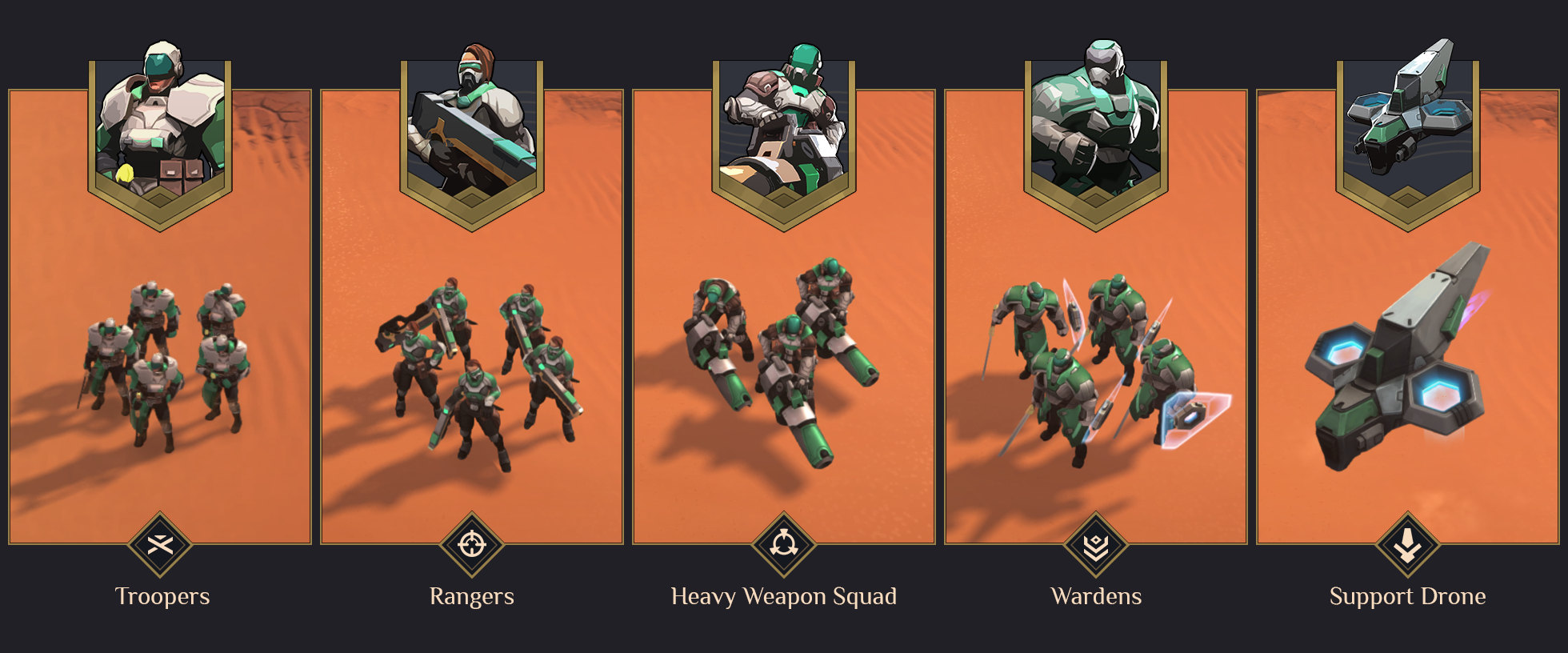Click the Support Drone label
Viewport: 1568px width, 653px height.
click(1406, 596)
